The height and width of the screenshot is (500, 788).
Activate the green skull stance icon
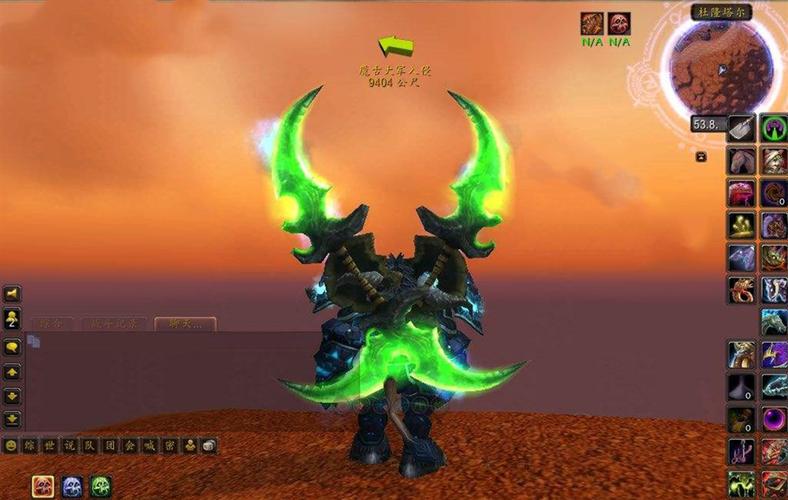point(101,486)
